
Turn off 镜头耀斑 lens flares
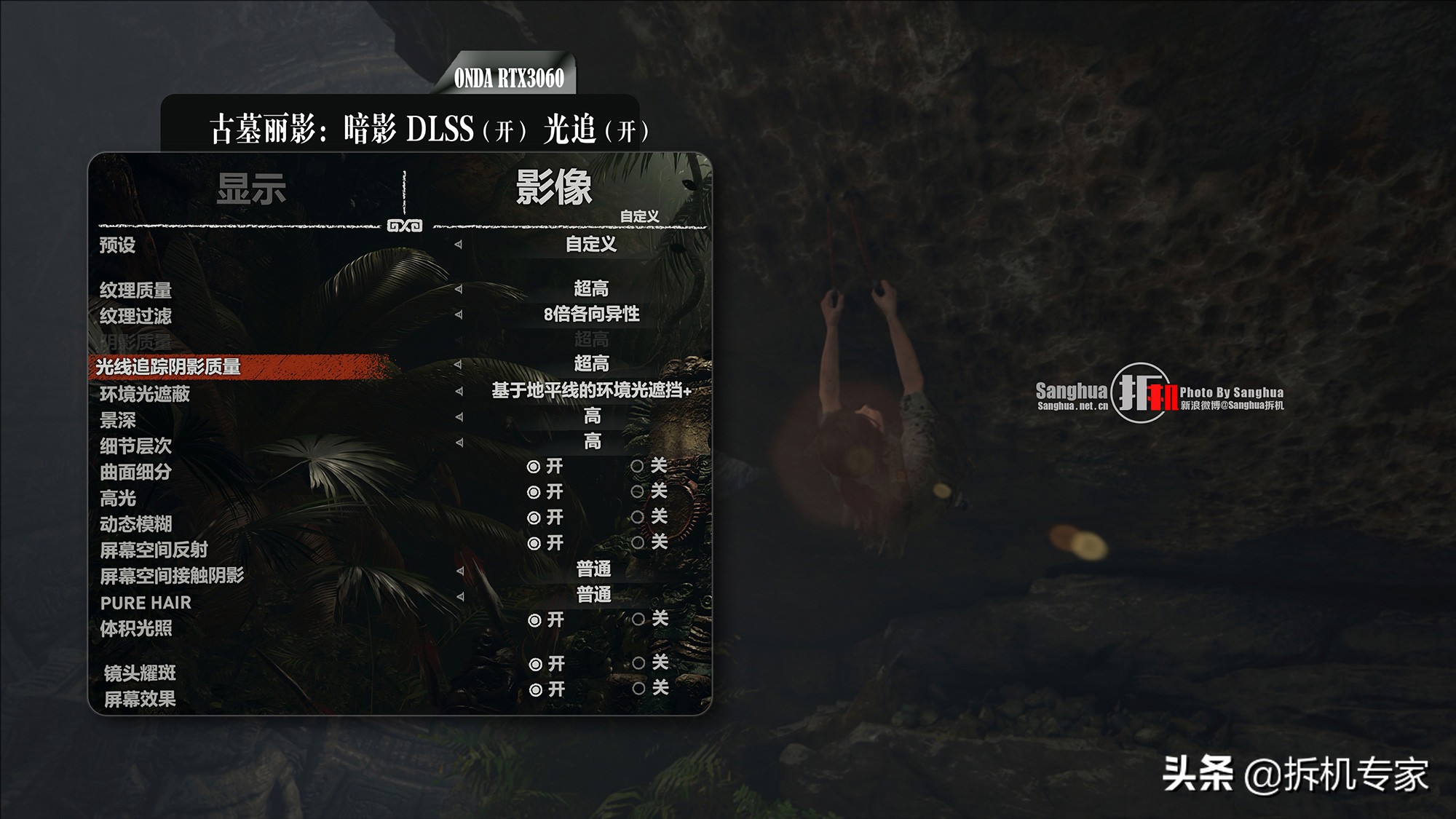click(x=638, y=663)
